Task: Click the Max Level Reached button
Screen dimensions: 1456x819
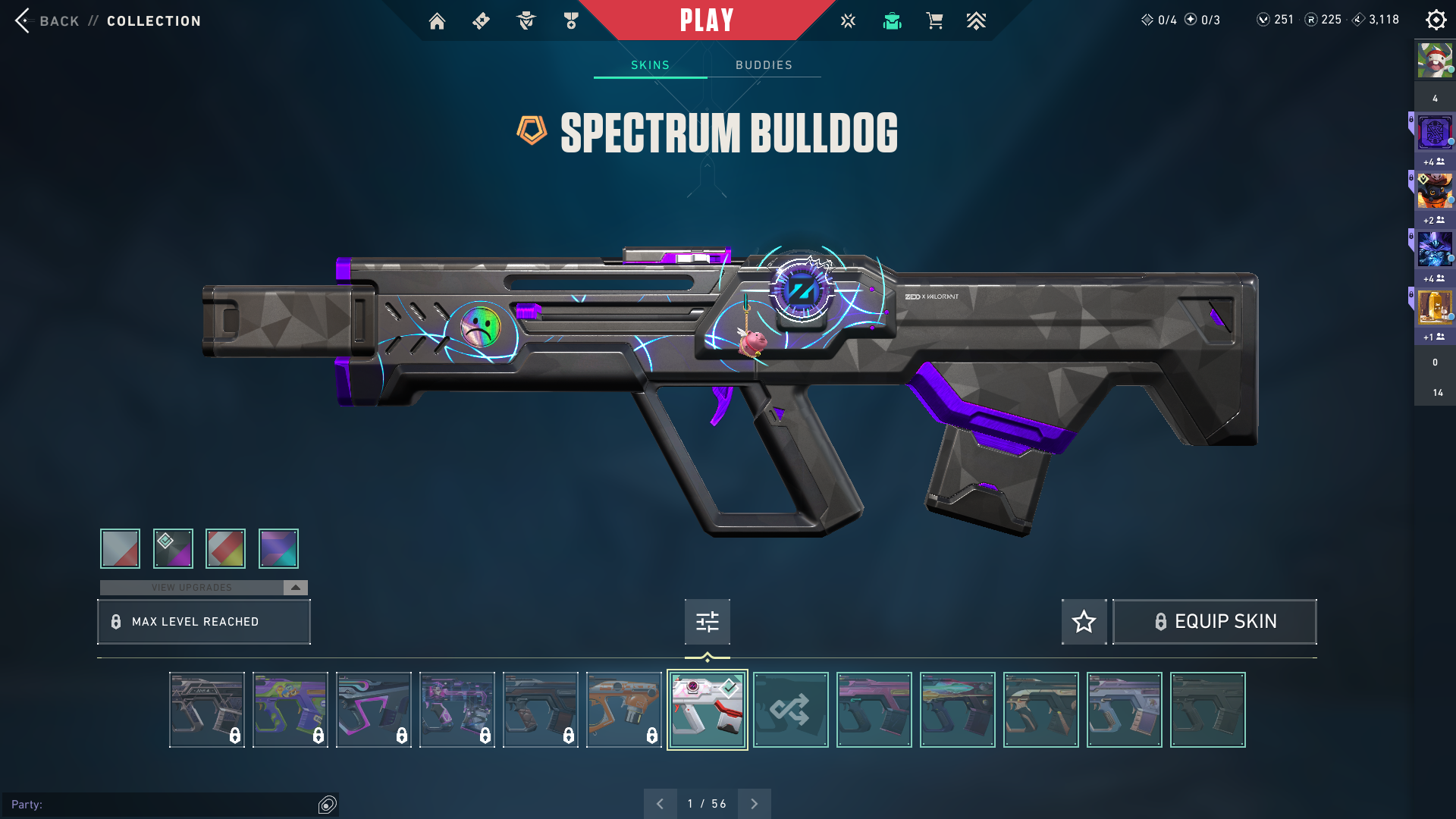Action: (204, 622)
